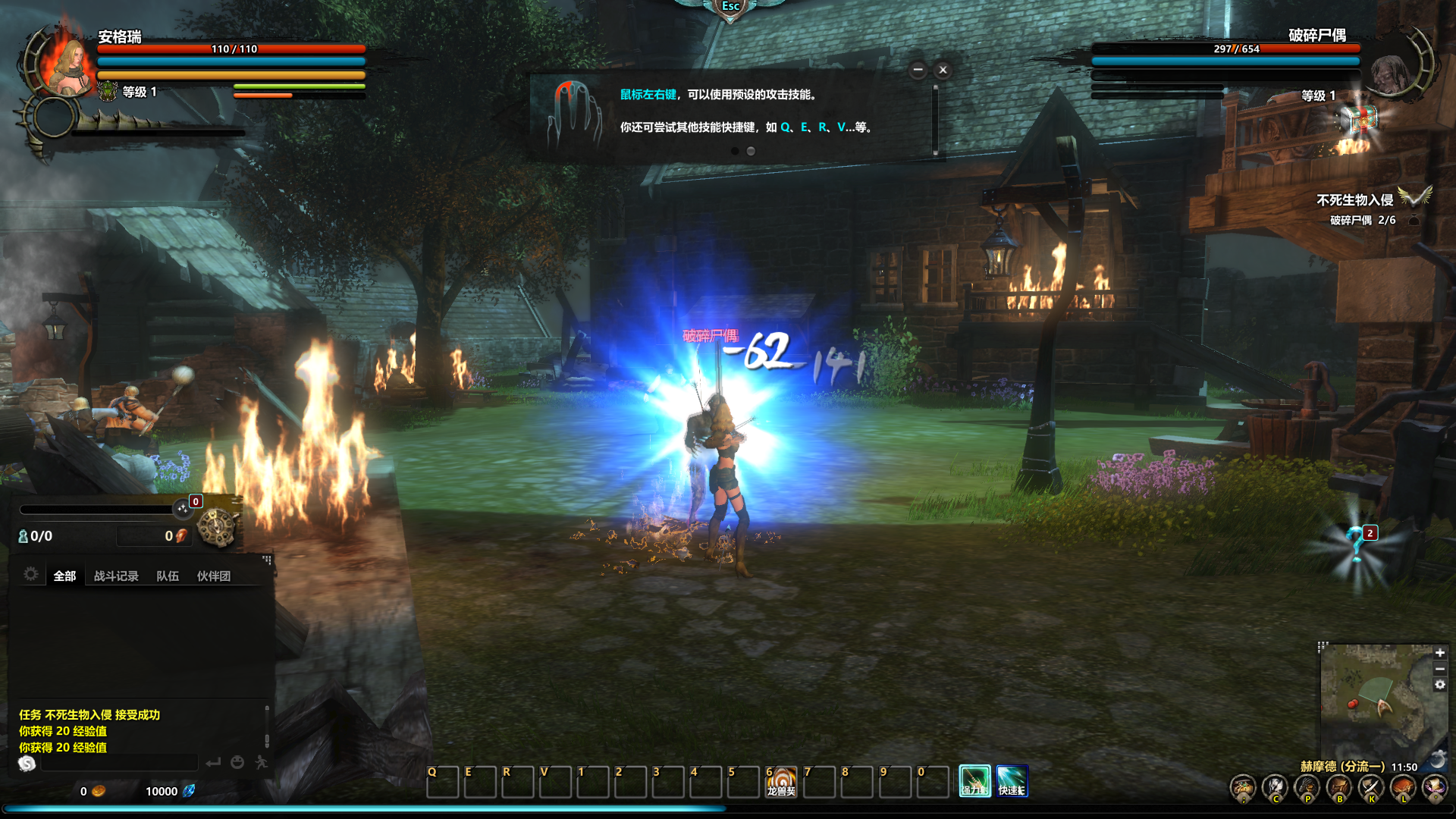Image resolution: width=1456 pixels, height=819 pixels.
Task: Minimize the tutorial tip window
Action: pos(918,70)
